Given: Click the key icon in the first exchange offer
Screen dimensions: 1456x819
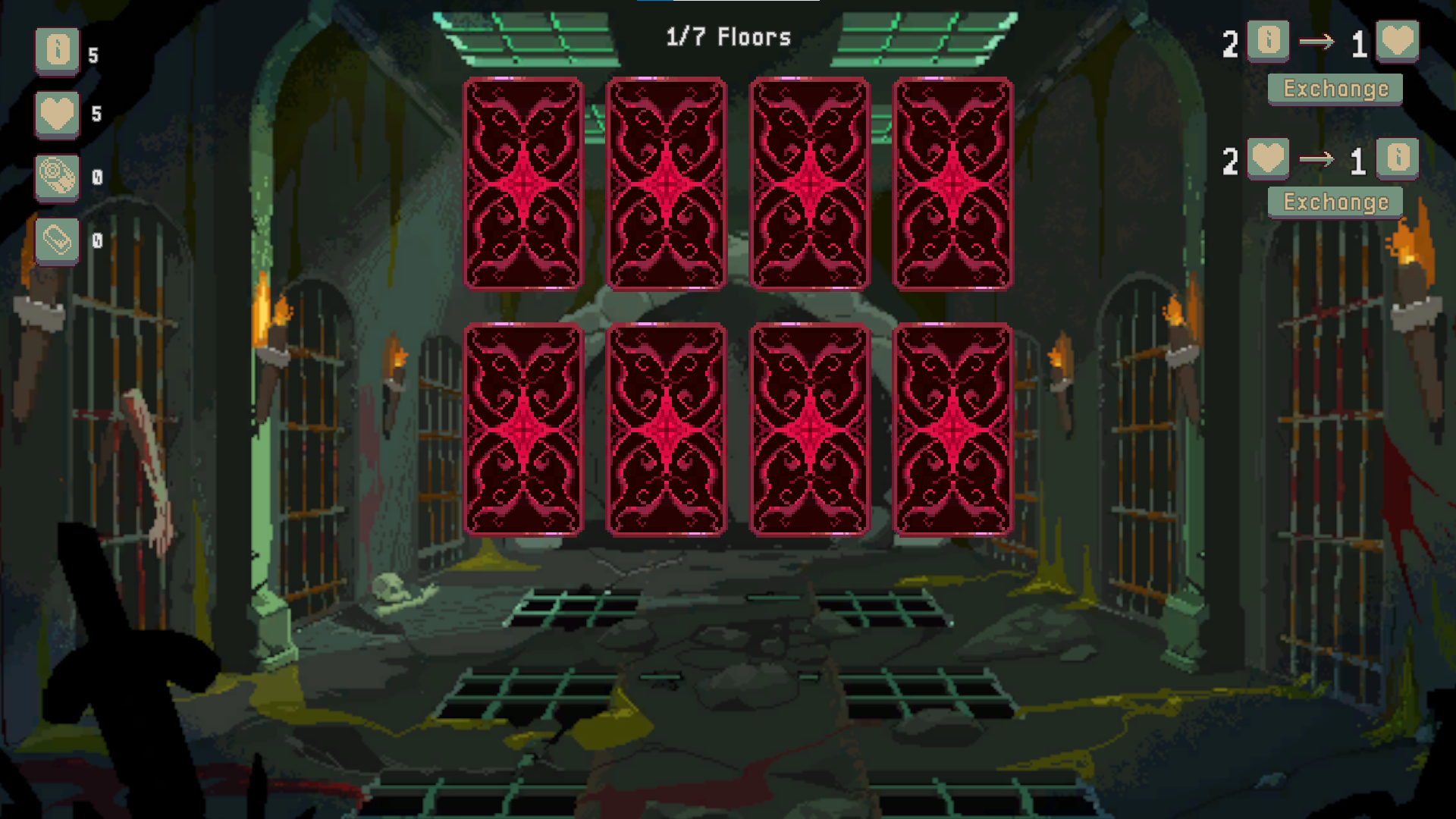Looking at the screenshot, I should 1269,42.
